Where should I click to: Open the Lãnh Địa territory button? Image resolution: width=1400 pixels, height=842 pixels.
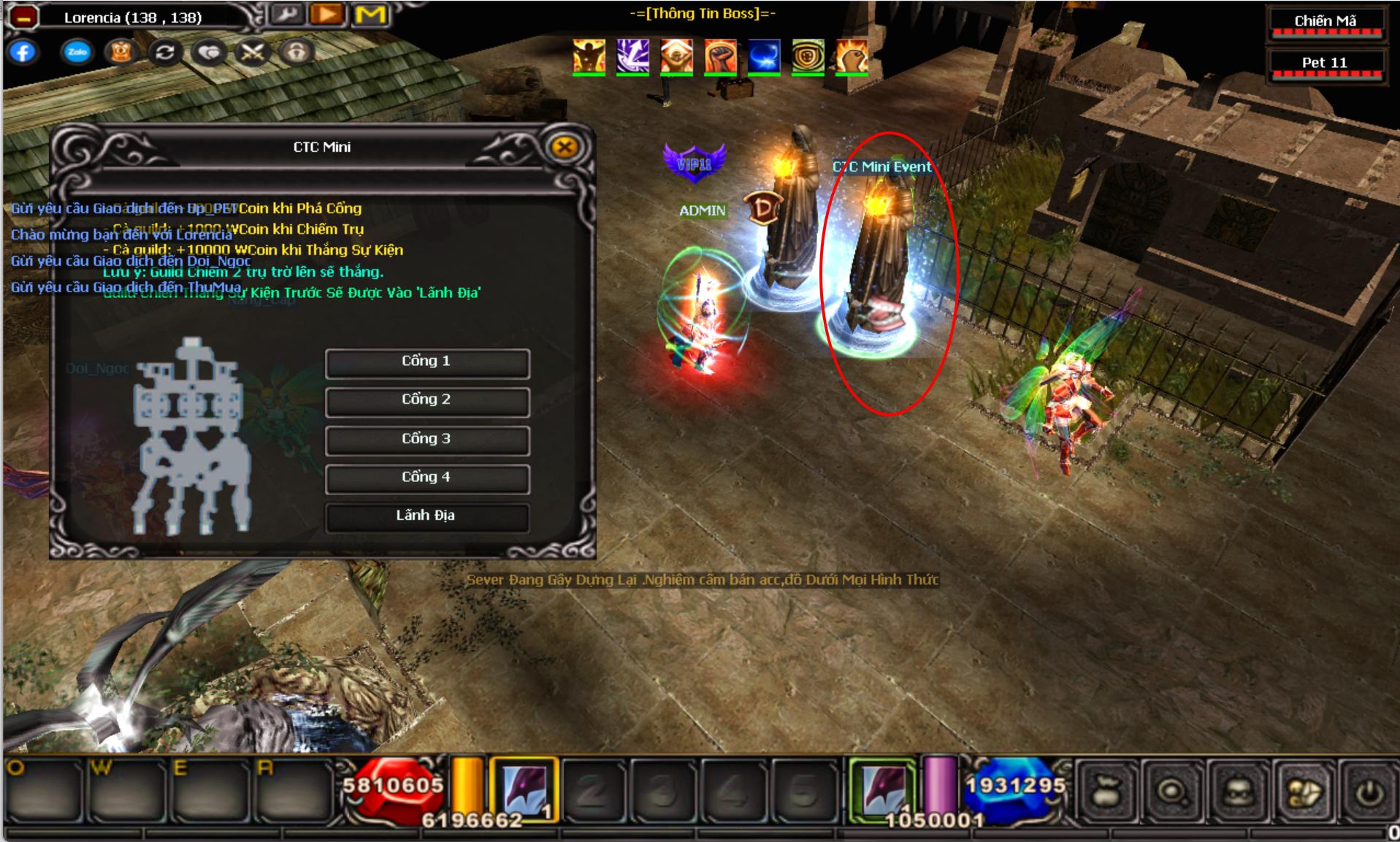tap(427, 516)
